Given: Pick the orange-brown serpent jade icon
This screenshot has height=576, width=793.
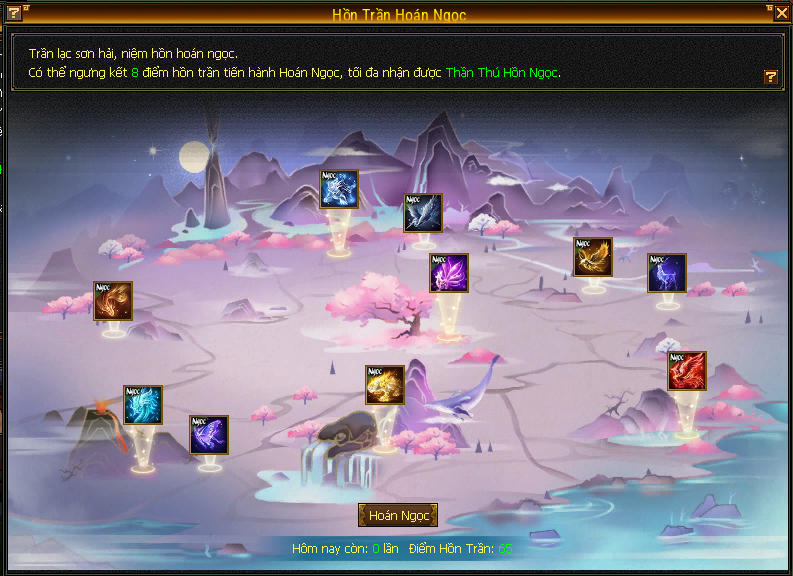Looking at the screenshot, I should (113, 301).
